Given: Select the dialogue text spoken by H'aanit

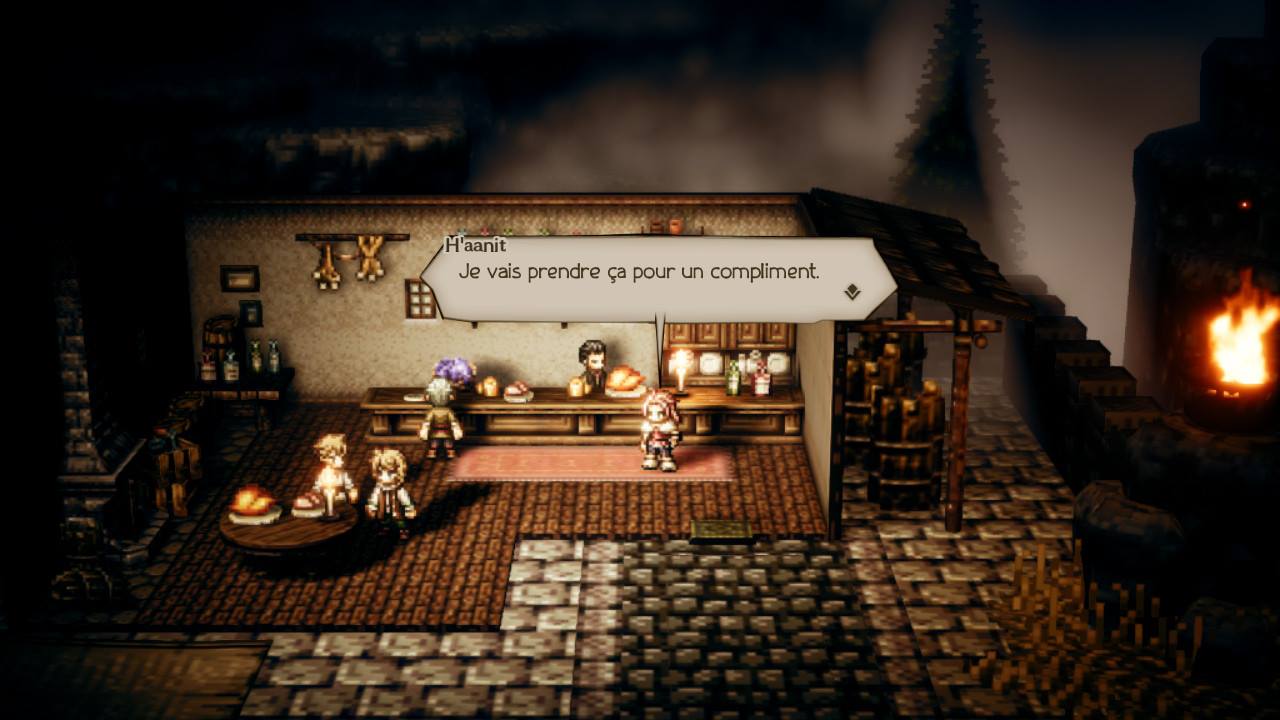Looking at the screenshot, I should point(640,270).
